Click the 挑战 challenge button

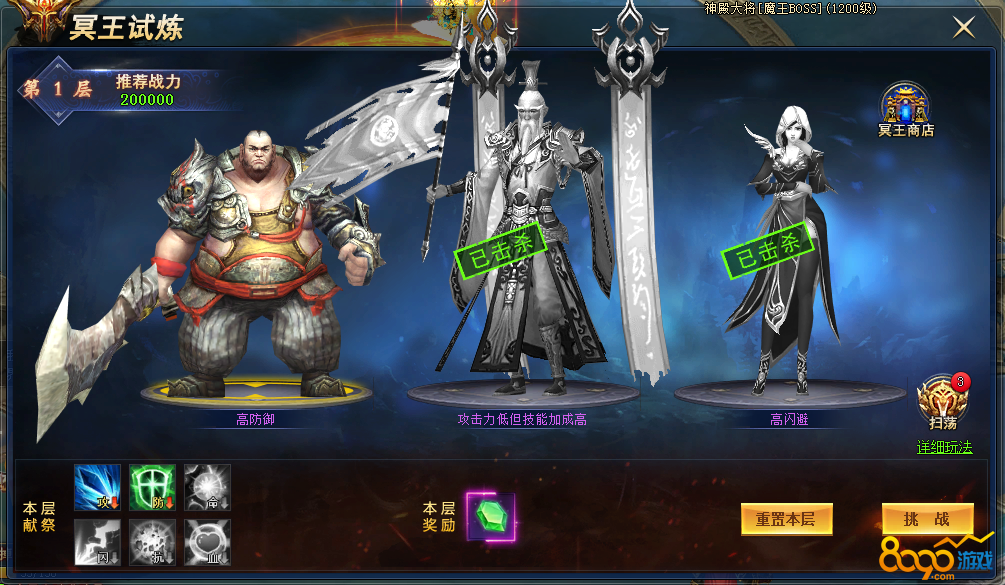pyautogui.click(x=927, y=519)
